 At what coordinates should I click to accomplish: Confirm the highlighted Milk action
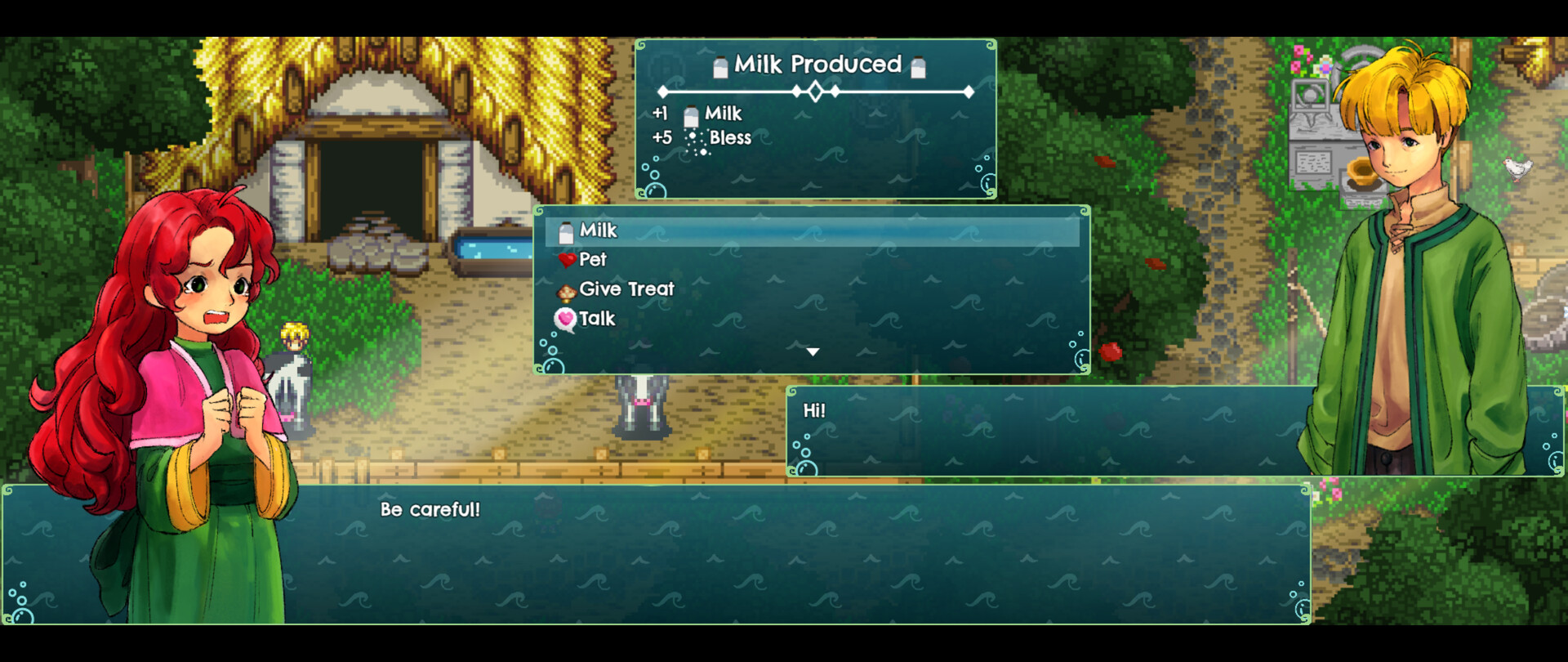pos(599,230)
